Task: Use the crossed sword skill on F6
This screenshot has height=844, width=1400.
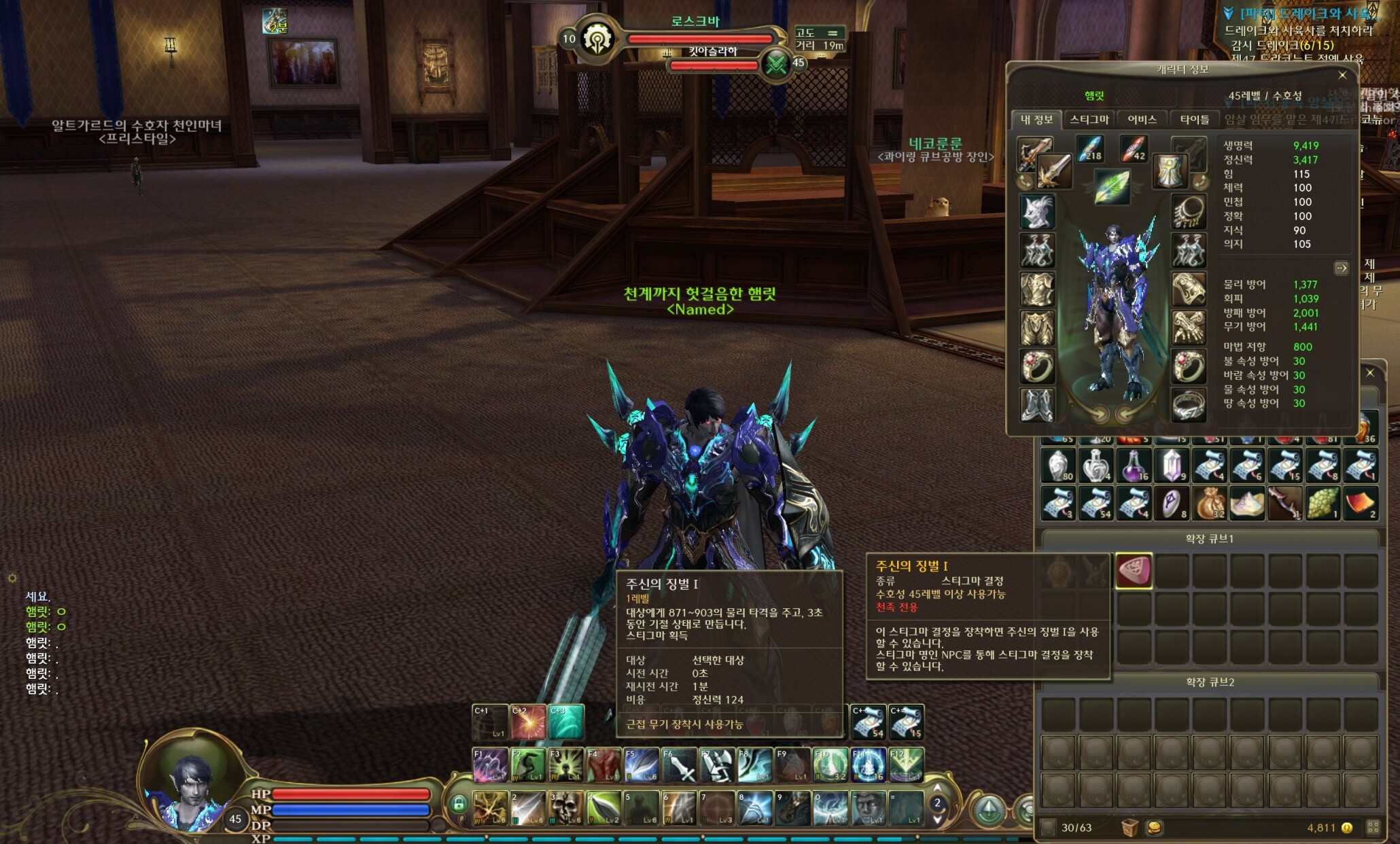Action: (679, 765)
